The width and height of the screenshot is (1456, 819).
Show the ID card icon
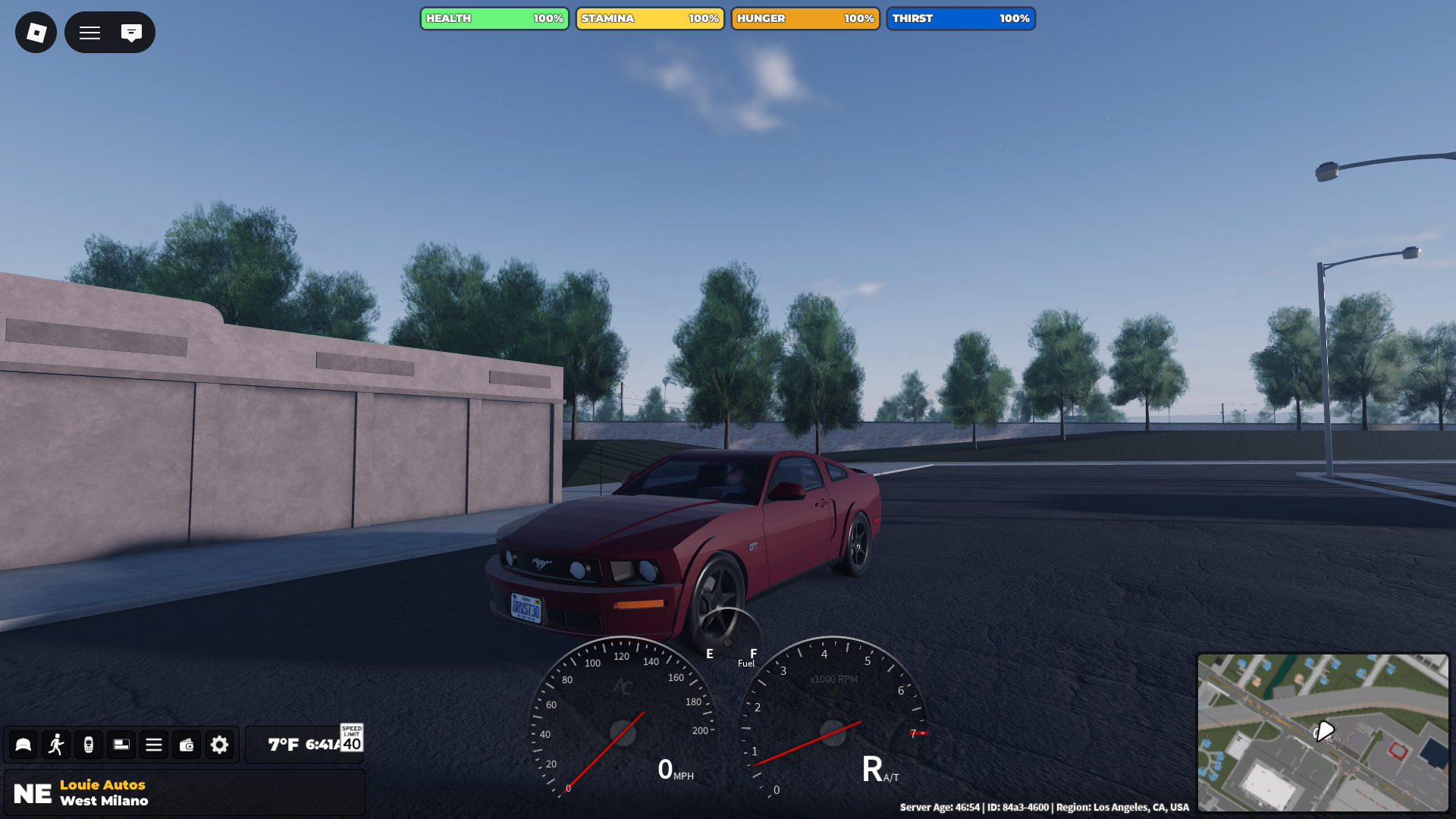121,745
